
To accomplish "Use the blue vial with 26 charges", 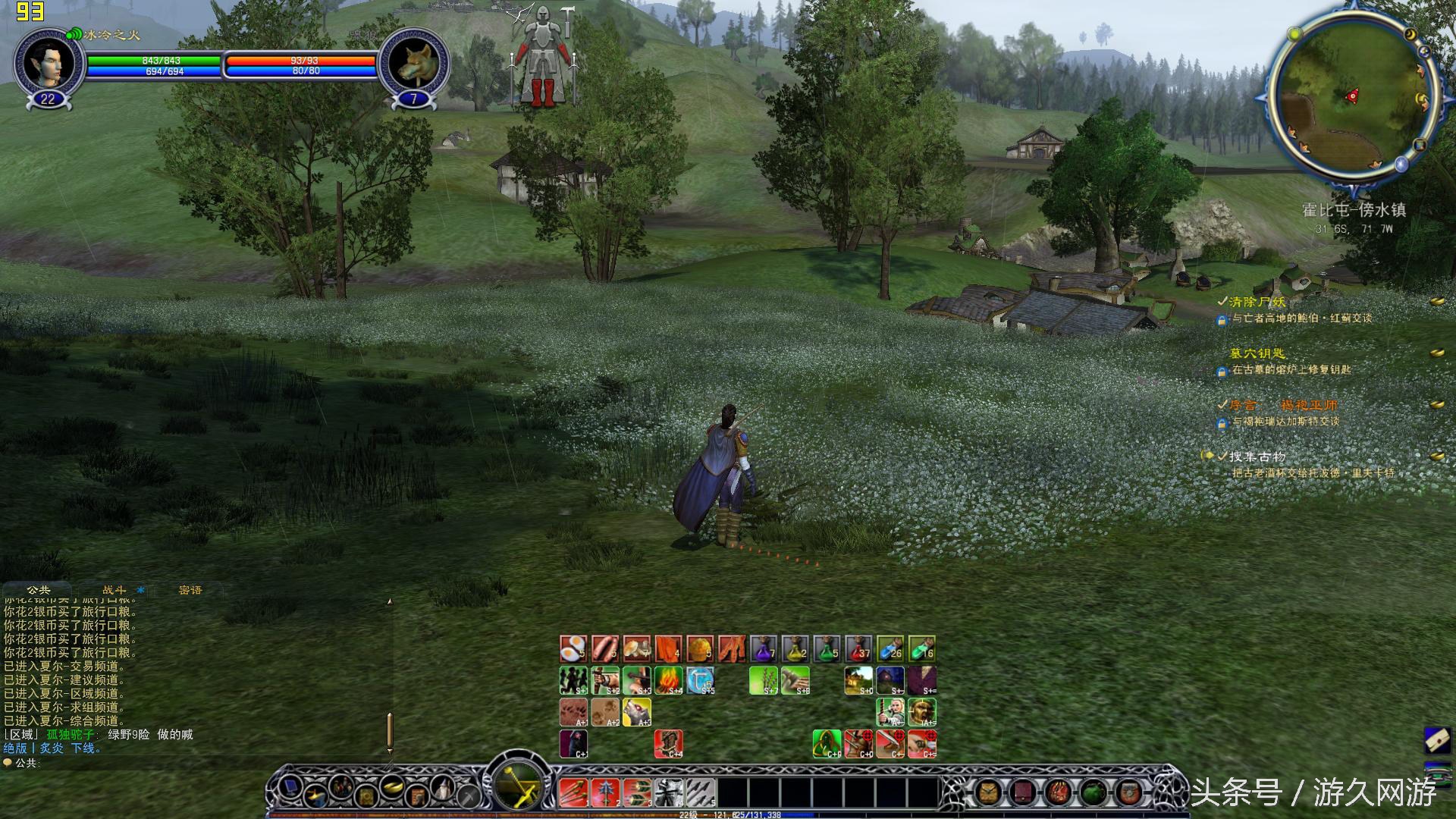I will tap(890, 649).
